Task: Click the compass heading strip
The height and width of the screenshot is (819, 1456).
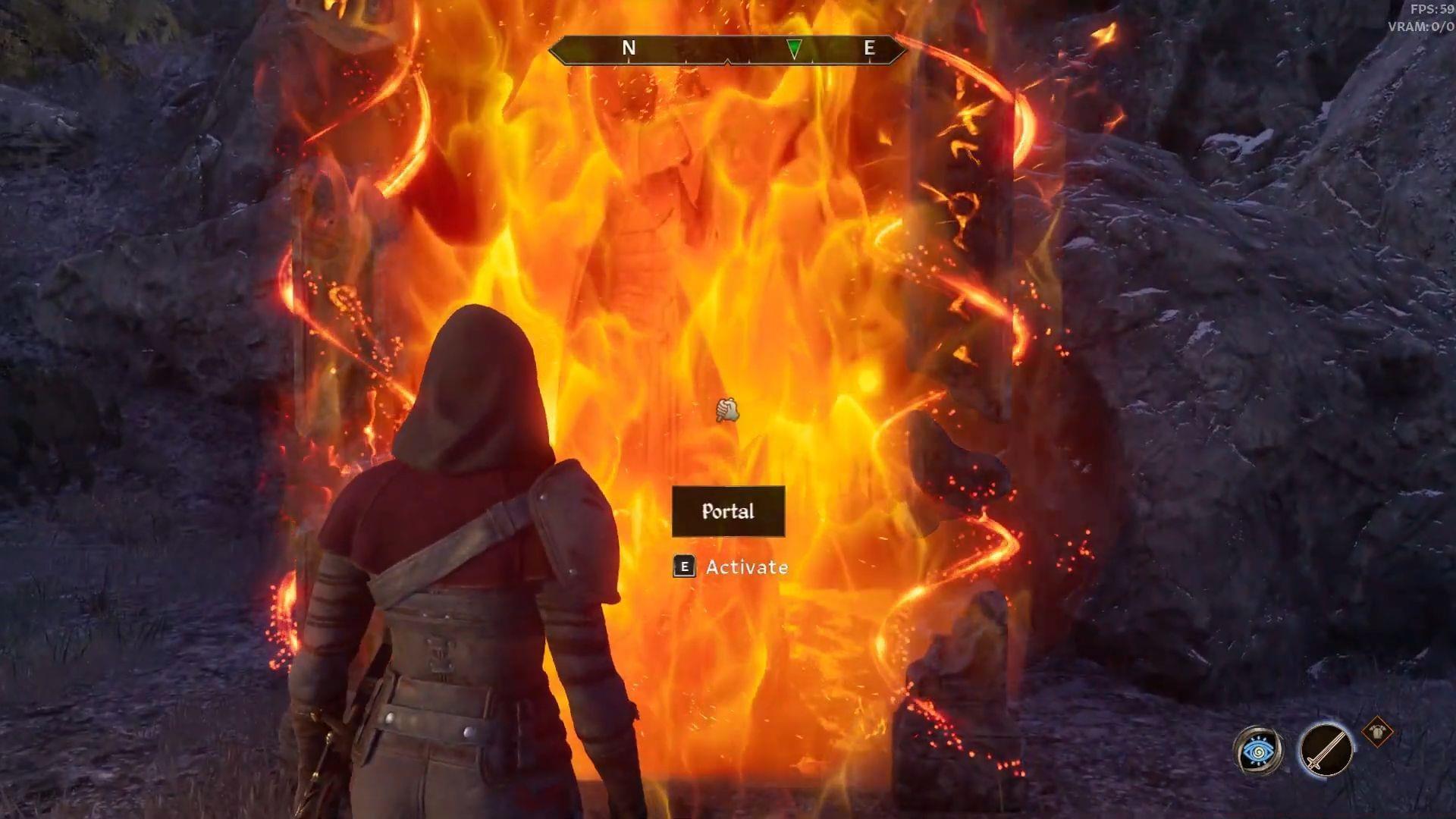Action: (x=728, y=49)
